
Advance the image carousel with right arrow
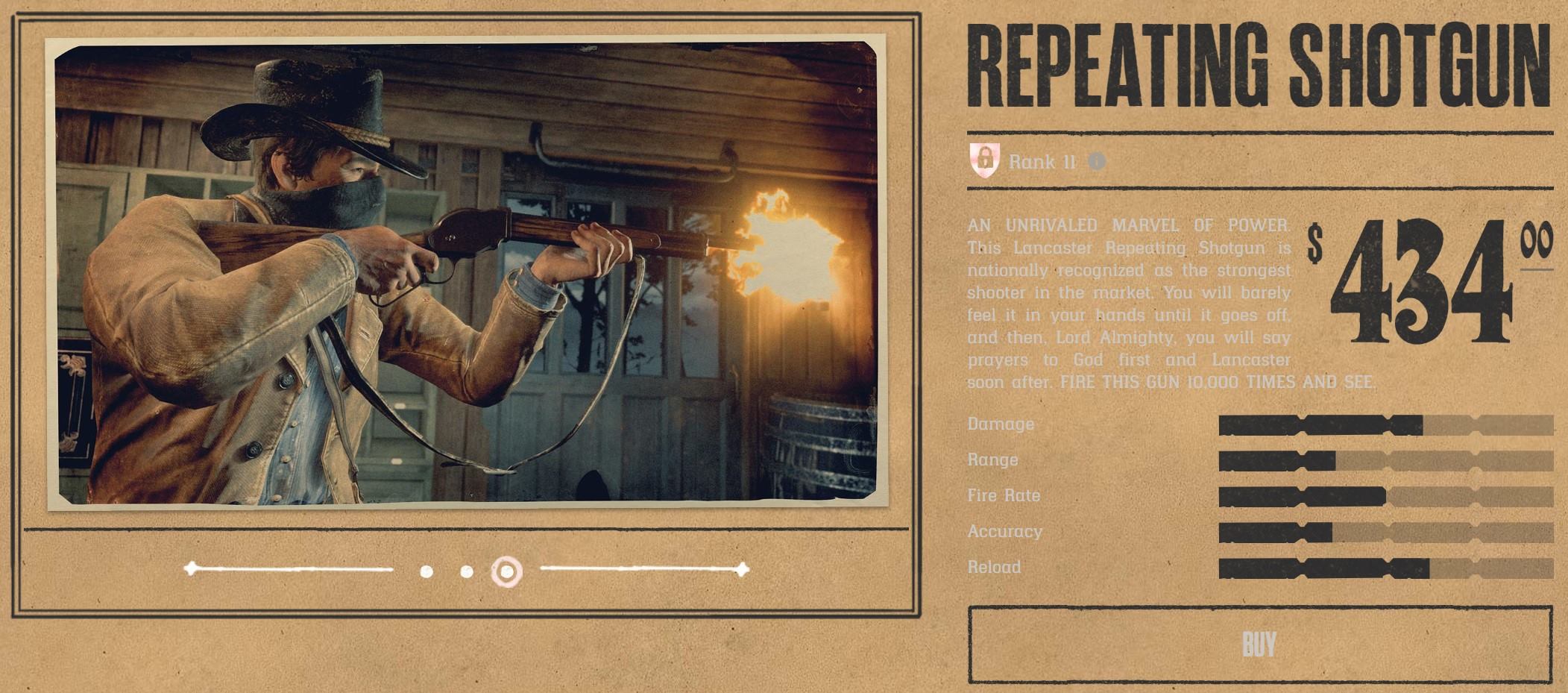(x=740, y=570)
